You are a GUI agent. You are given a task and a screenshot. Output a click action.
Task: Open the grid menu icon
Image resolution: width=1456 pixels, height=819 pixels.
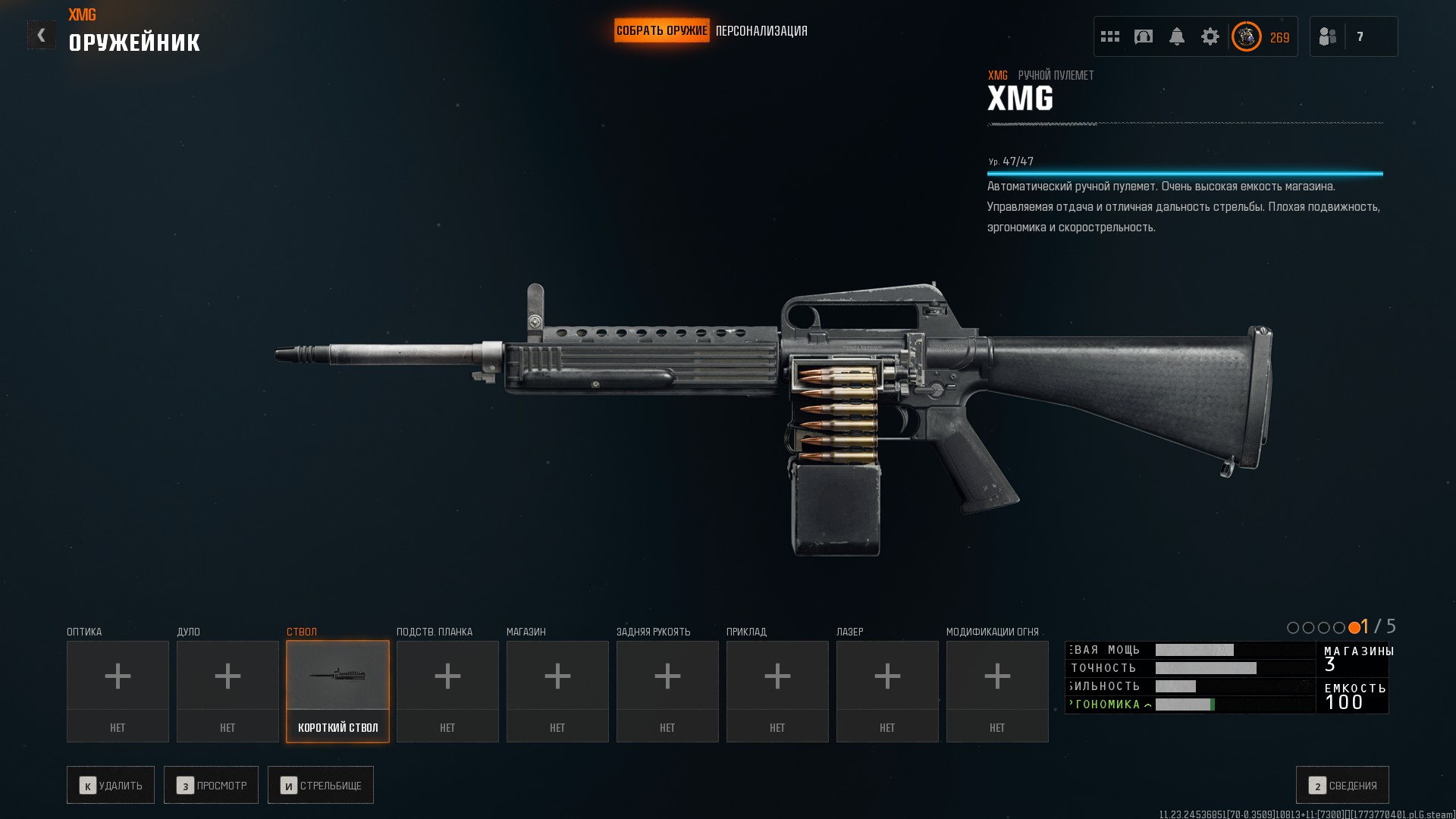(x=1110, y=36)
